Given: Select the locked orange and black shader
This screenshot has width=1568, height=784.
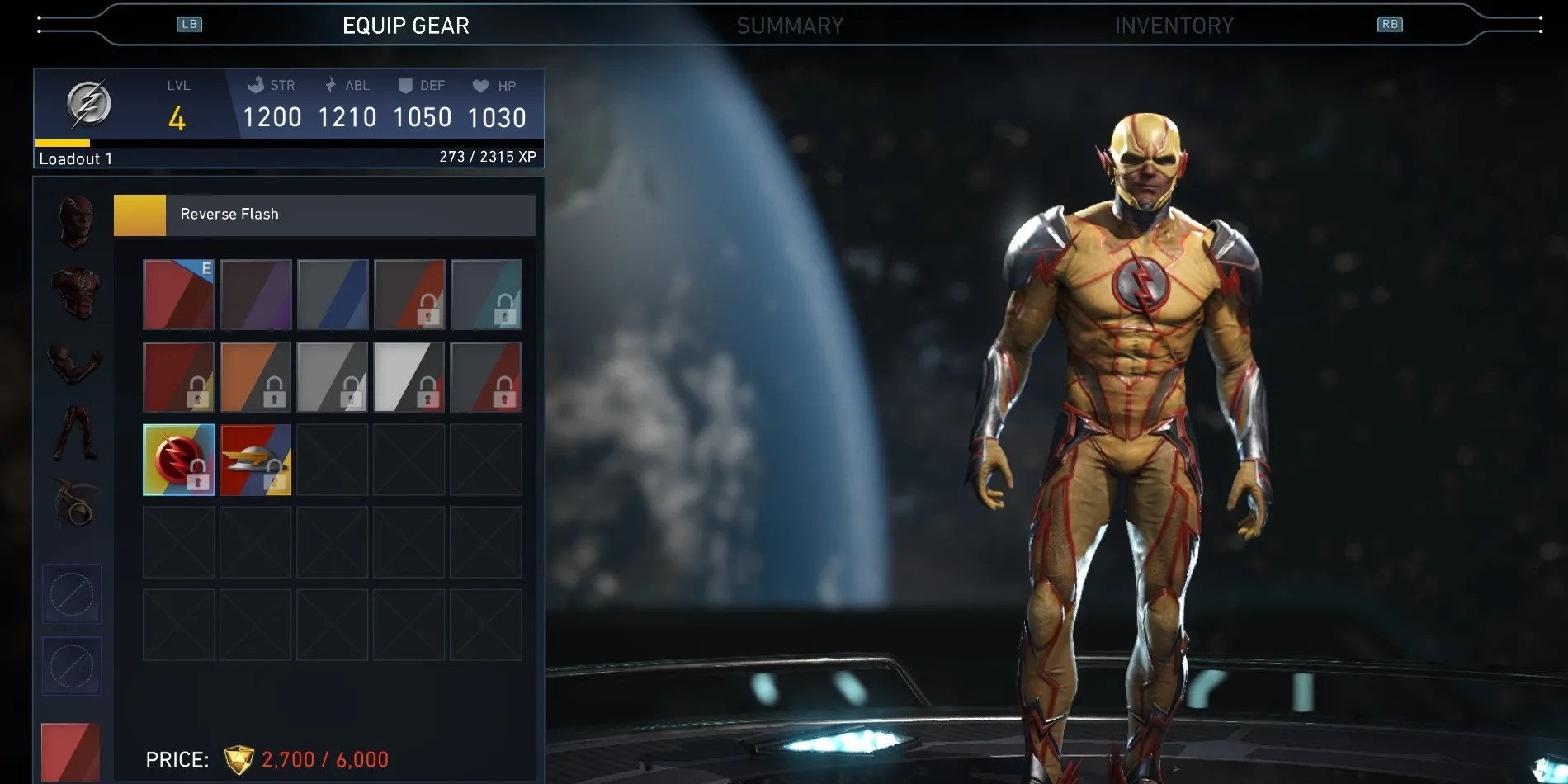Looking at the screenshot, I should (x=256, y=377).
